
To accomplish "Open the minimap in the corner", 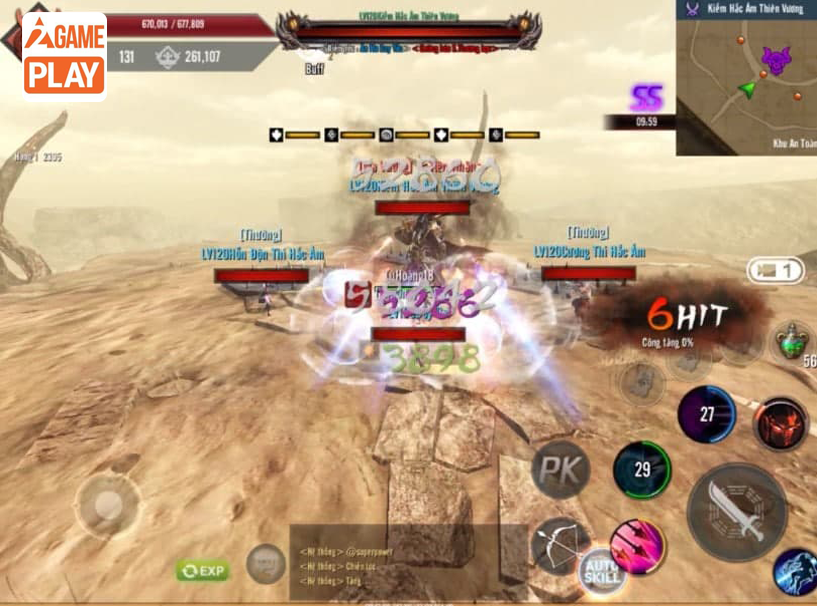I will coord(746,78).
